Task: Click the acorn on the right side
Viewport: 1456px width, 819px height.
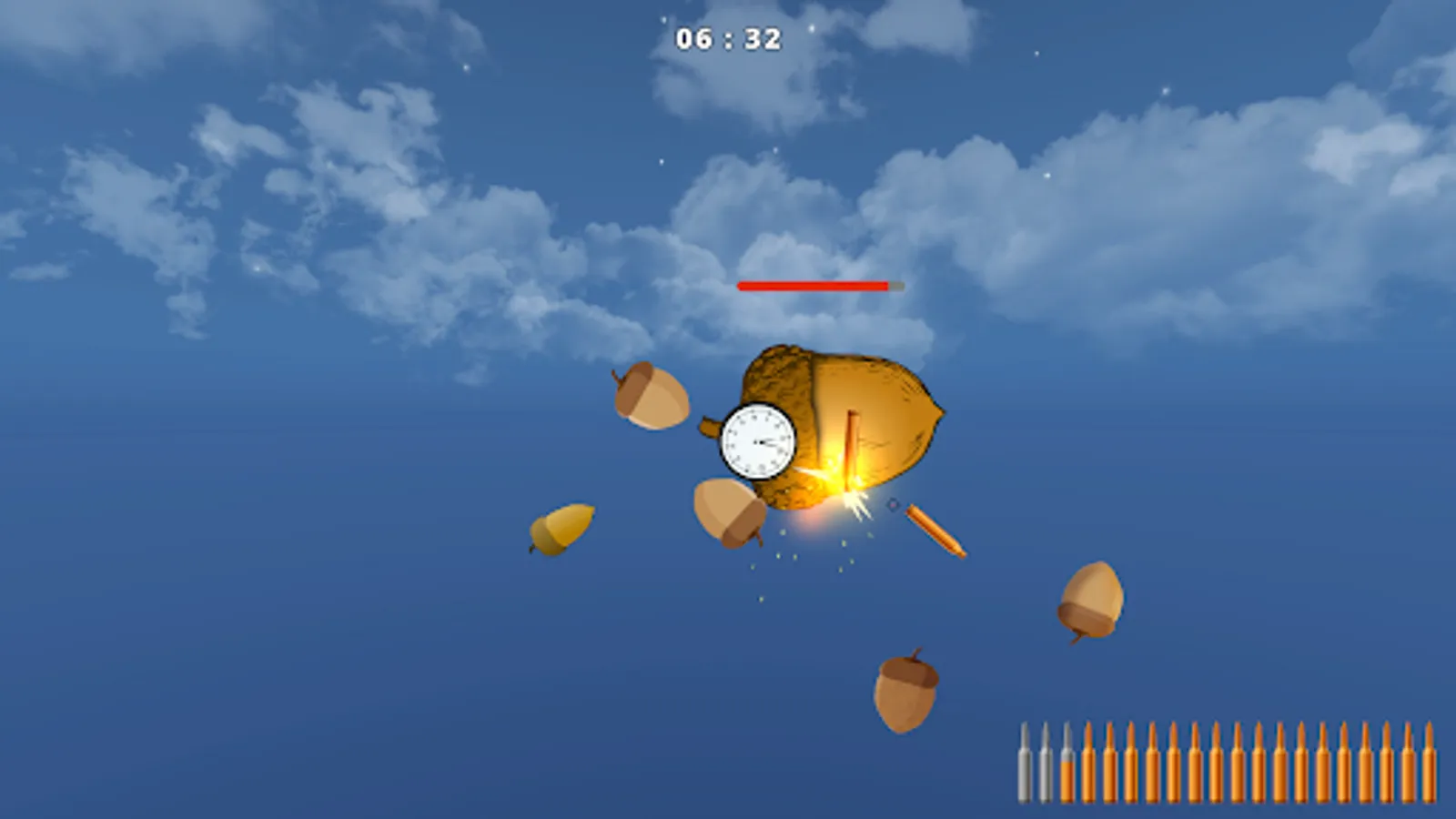Action: pos(1088,603)
